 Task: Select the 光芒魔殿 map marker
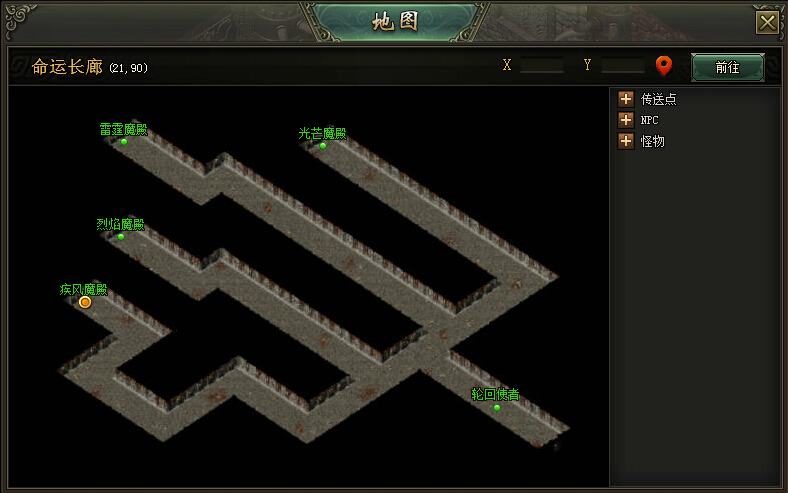[x=323, y=145]
